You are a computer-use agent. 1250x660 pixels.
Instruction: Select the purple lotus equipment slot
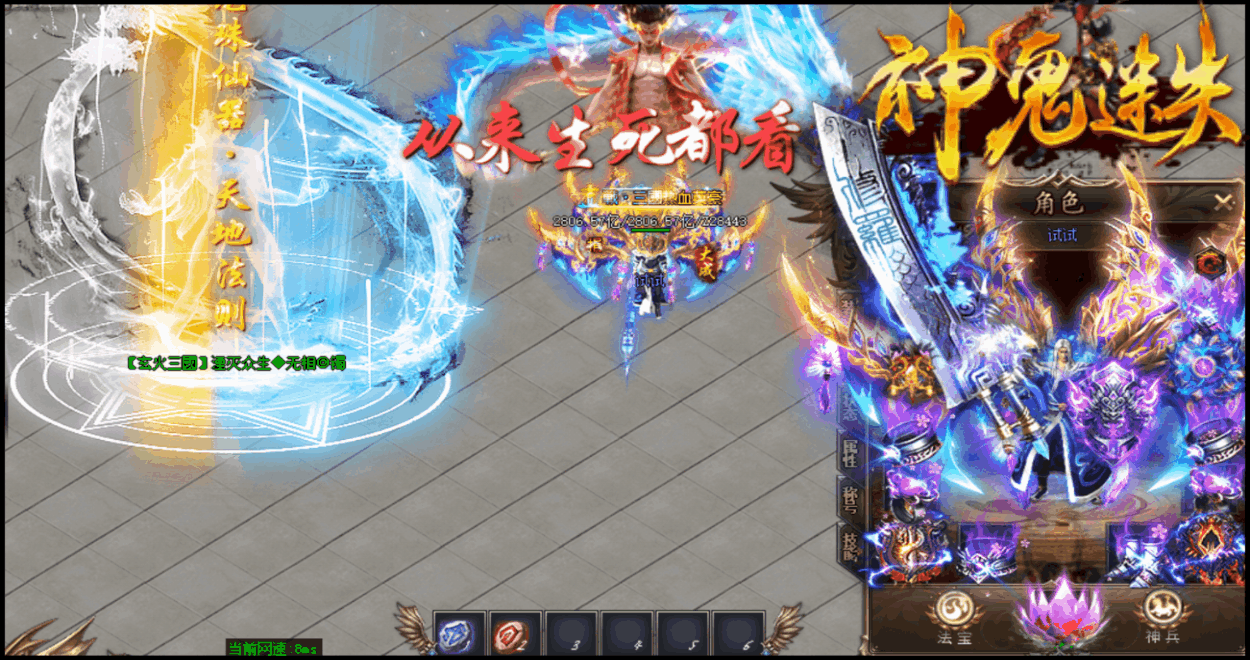coord(1059,610)
